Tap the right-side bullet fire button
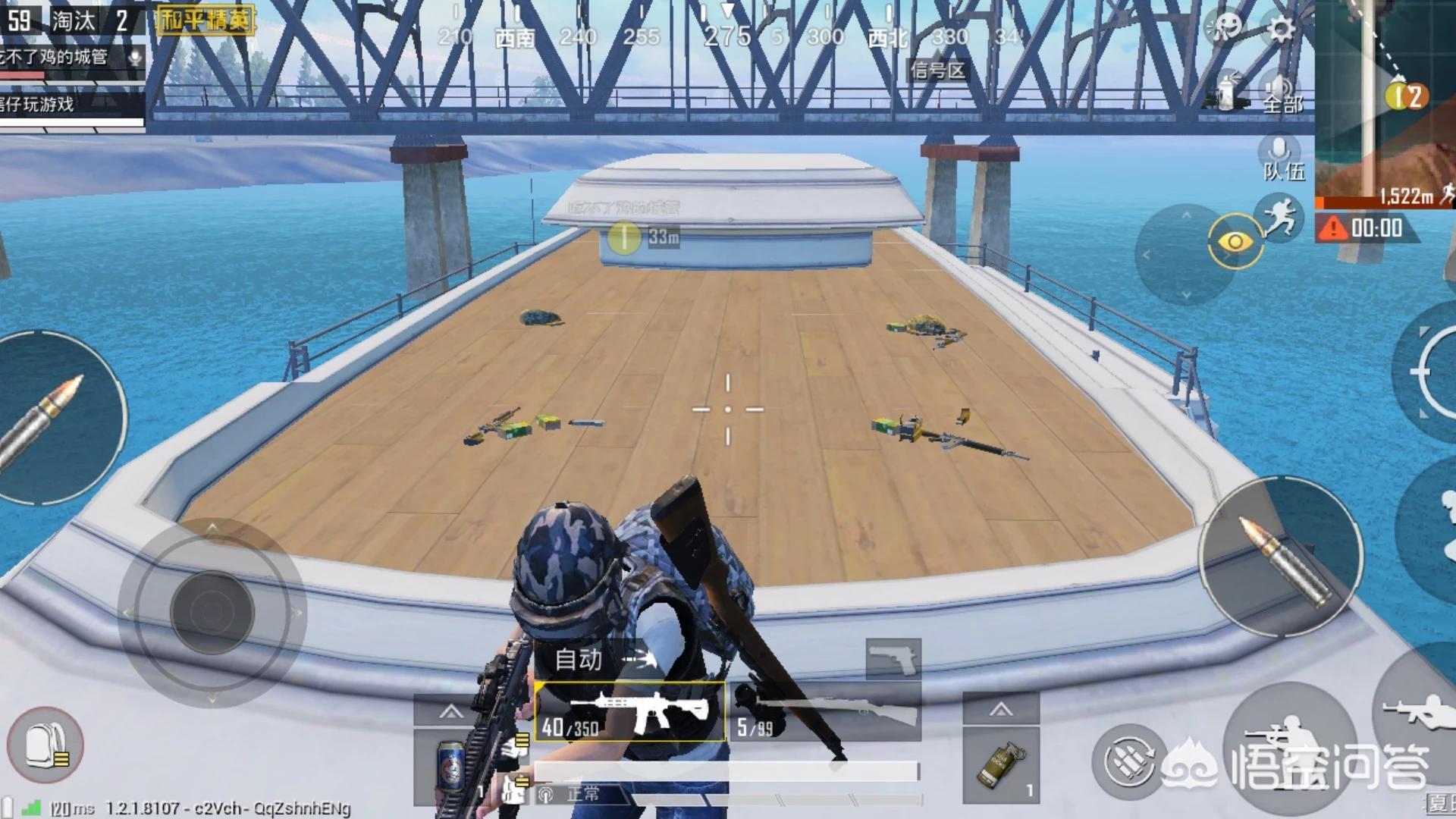1456x819 pixels. coord(1280,557)
